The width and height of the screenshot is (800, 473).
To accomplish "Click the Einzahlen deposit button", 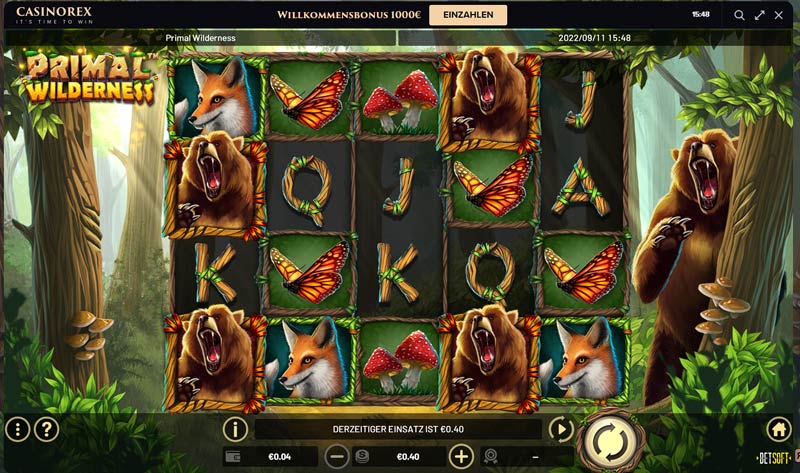I will pos(468,15).
